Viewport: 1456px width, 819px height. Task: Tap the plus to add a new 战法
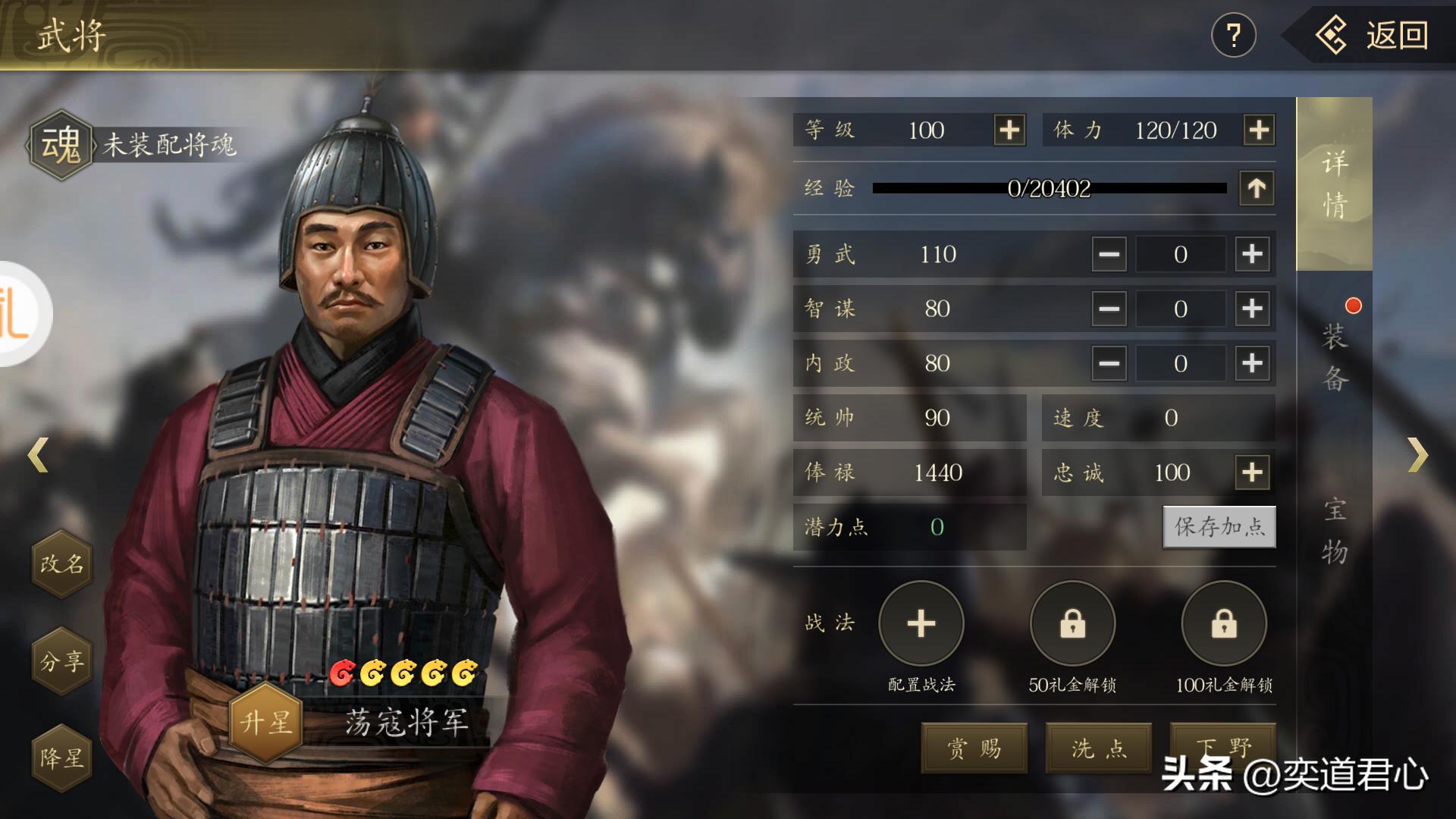[920, 623]
